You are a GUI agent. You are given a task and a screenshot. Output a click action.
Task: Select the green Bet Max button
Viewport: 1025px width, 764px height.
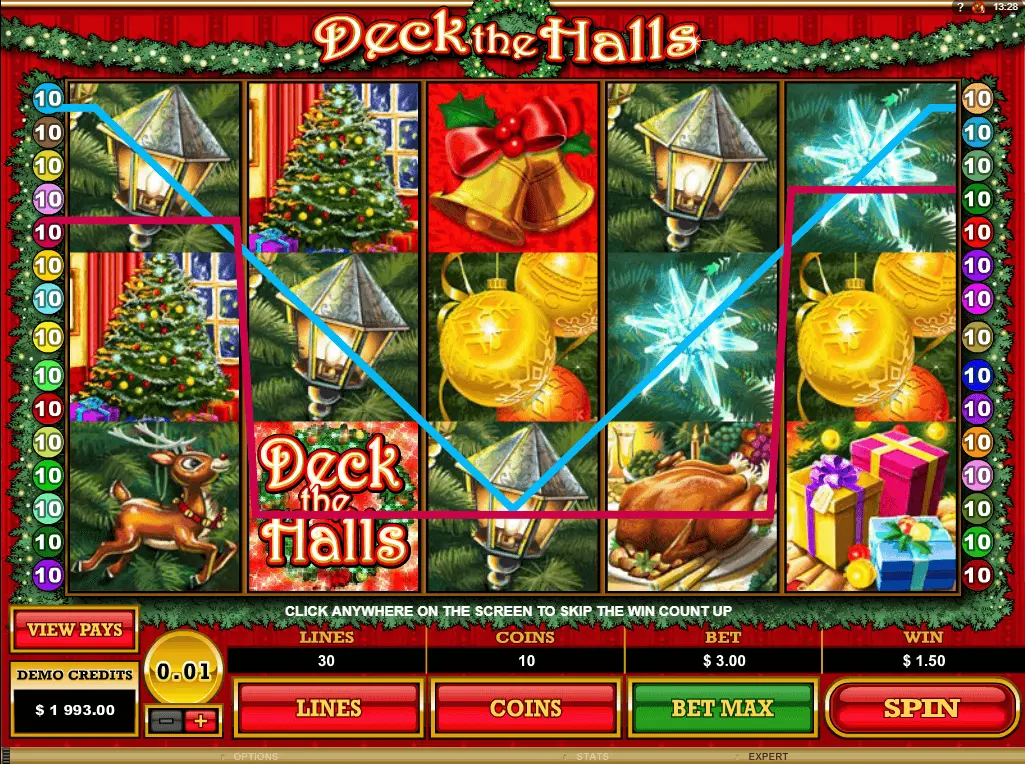point(722,708)
